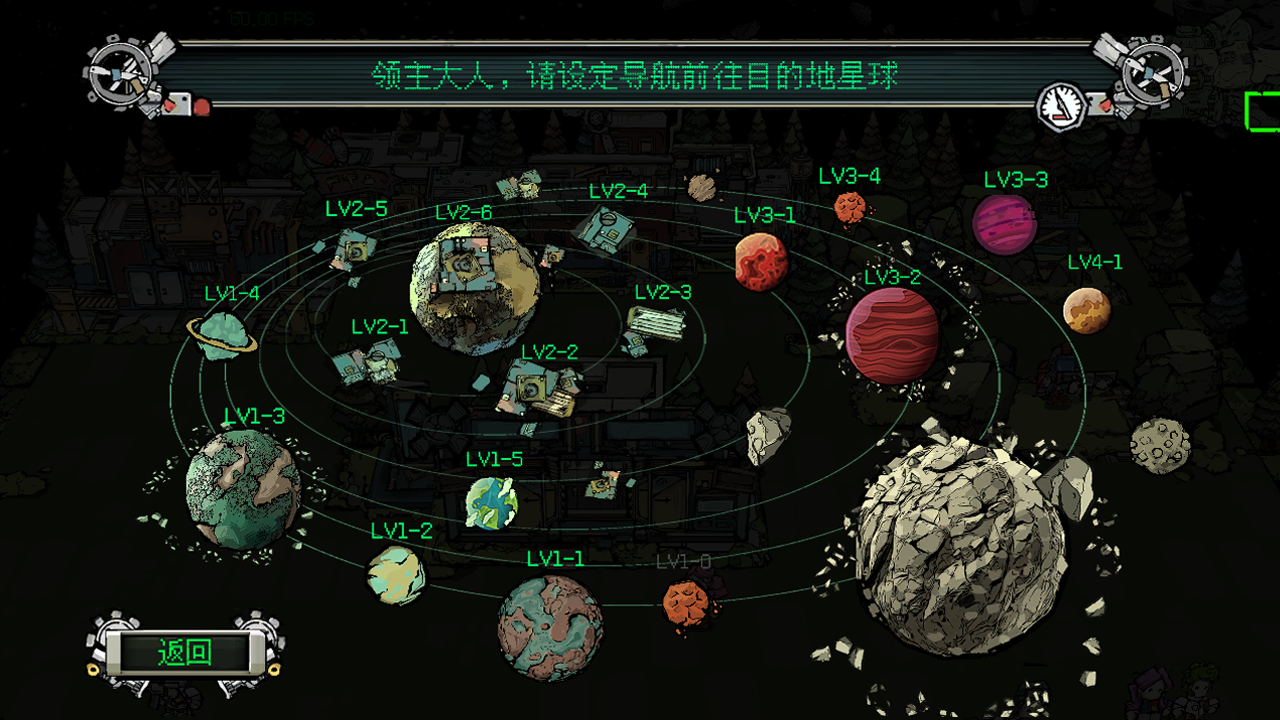Screen dimensions: 1280x720
Task: Choose the striped planet LV3-2
Action: [x=890, y=335]
